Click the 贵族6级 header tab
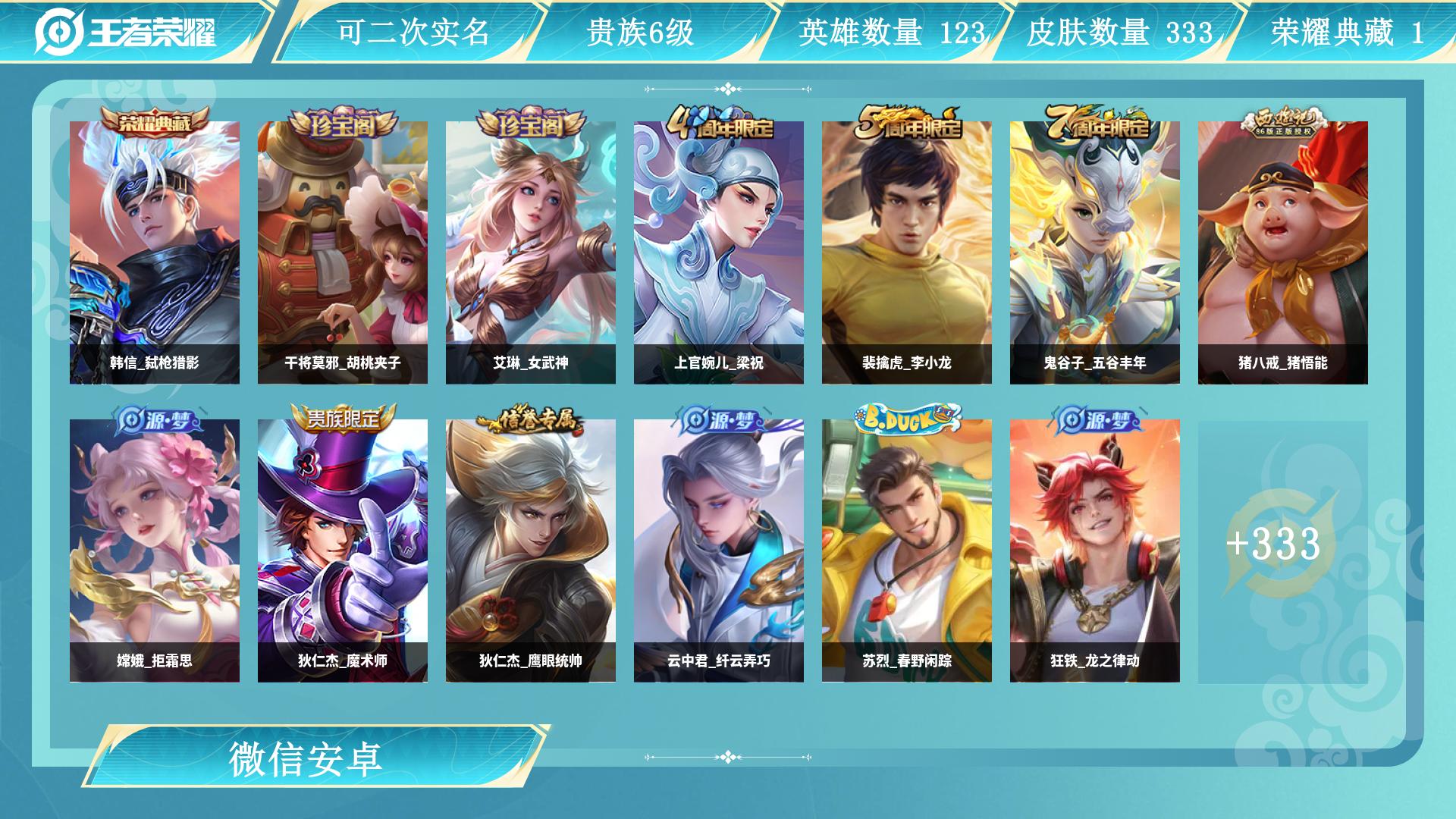Screen dimensions: 1456x819 (641, 32)
